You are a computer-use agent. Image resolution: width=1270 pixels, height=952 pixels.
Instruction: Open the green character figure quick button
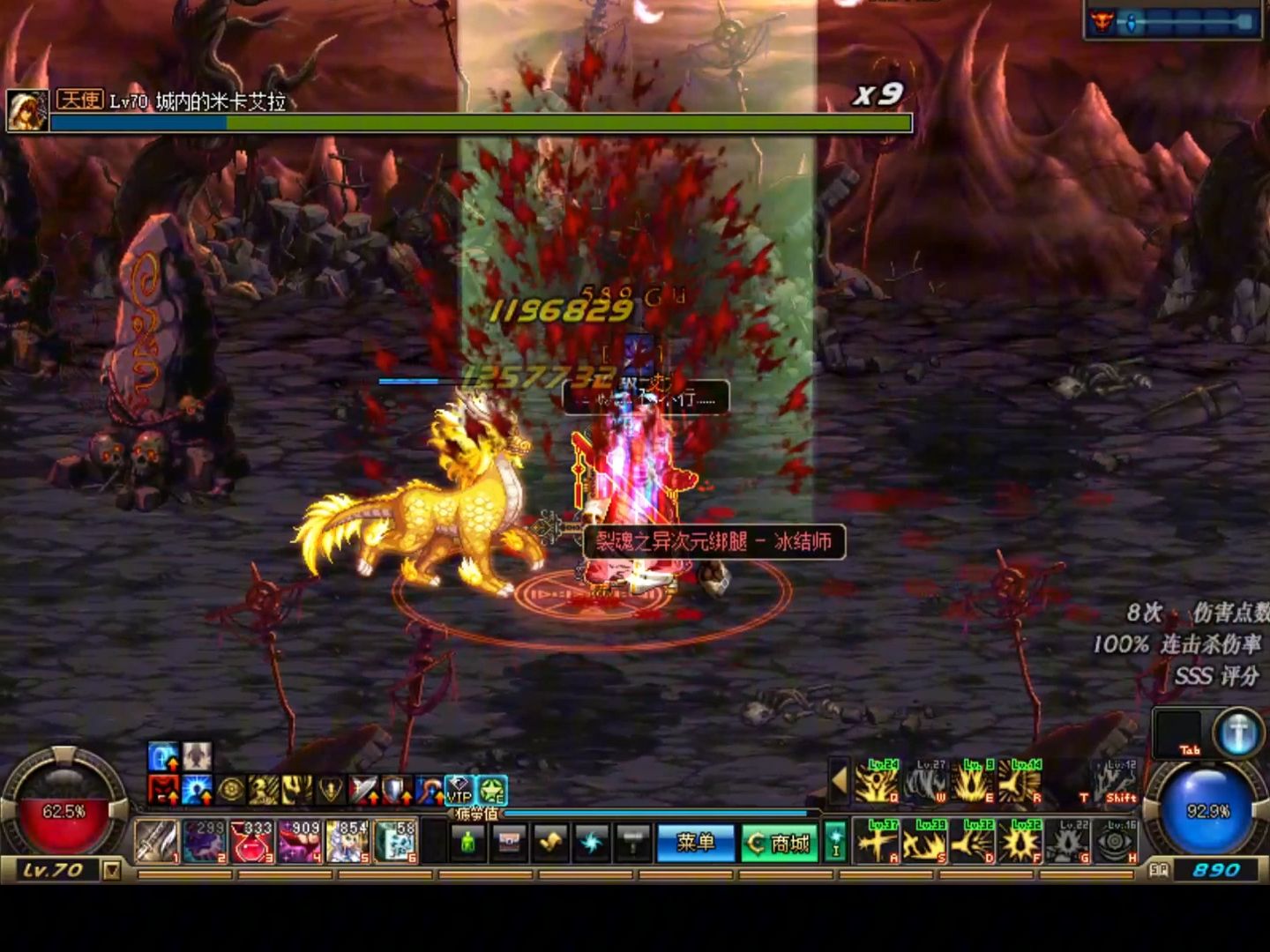468,843
